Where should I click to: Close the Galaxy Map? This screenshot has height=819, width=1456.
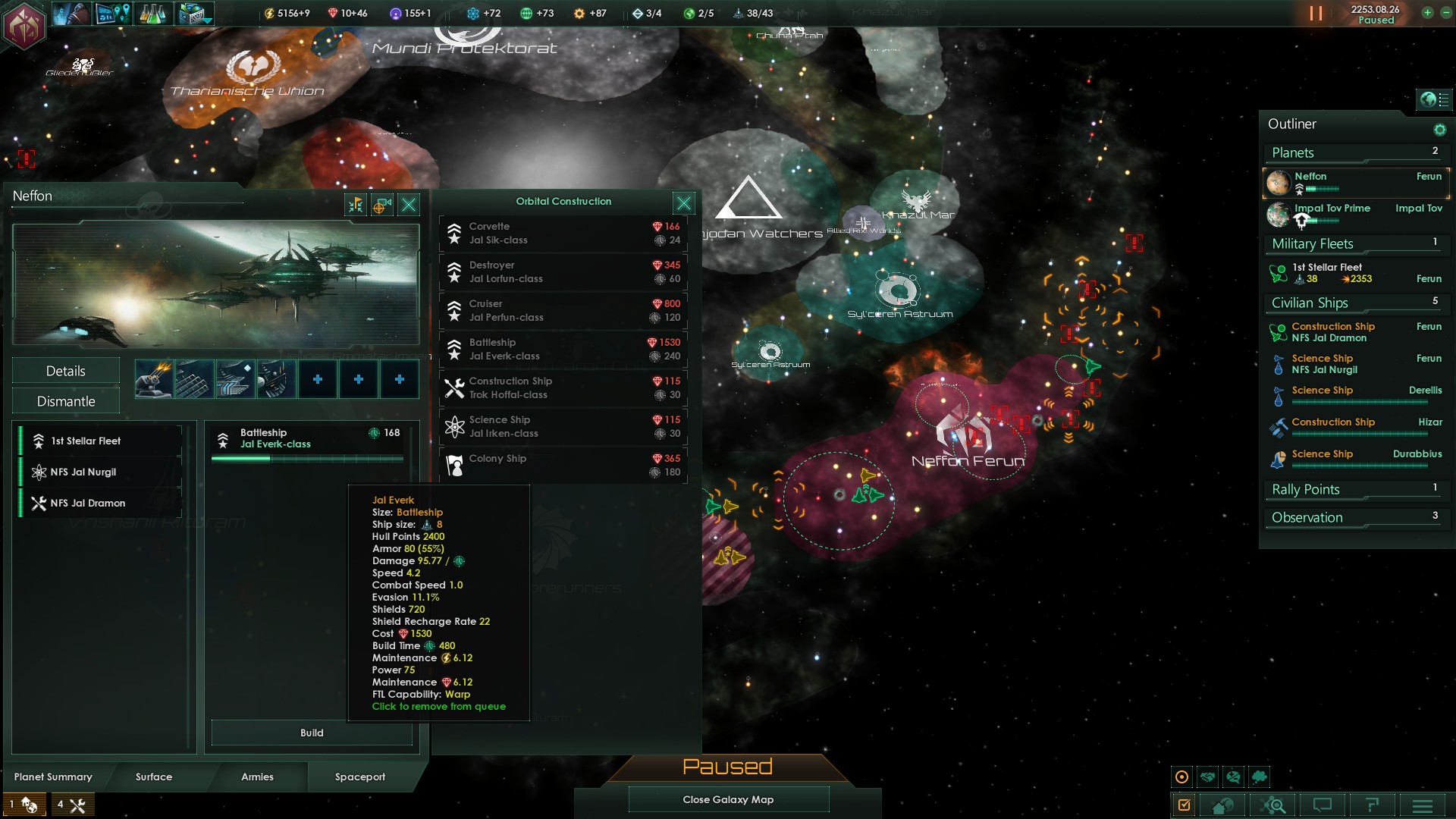click(x=728, y=799)
